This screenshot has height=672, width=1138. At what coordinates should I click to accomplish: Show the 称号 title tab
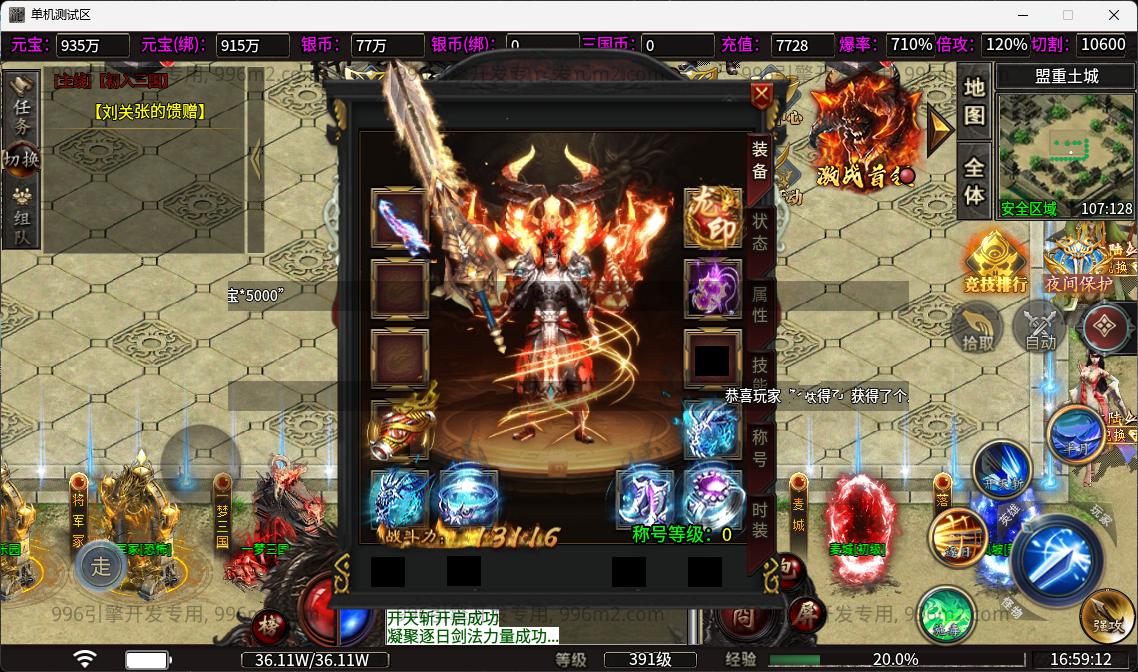pos(760,446)
